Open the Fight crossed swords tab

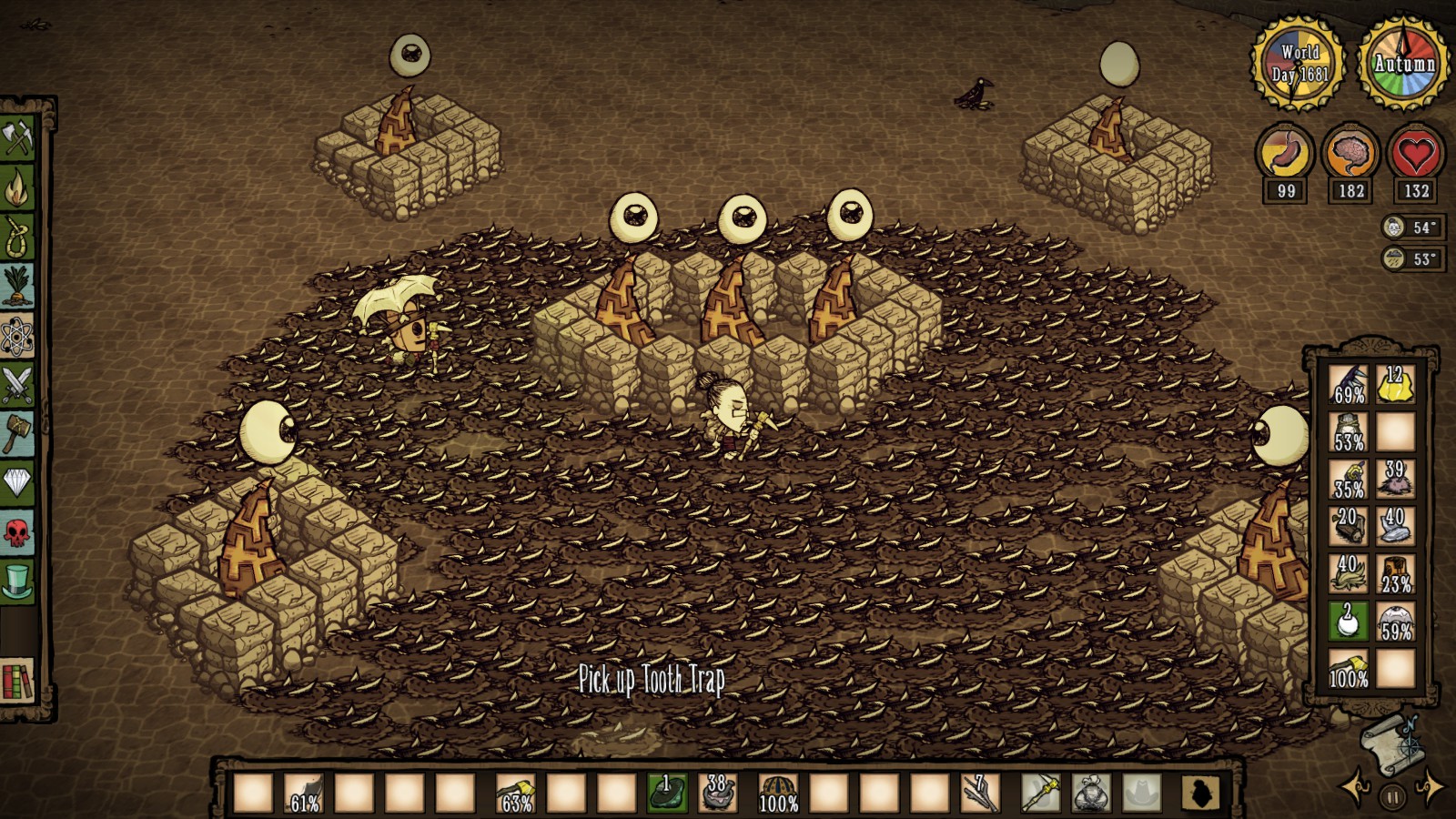click(17, 385)
